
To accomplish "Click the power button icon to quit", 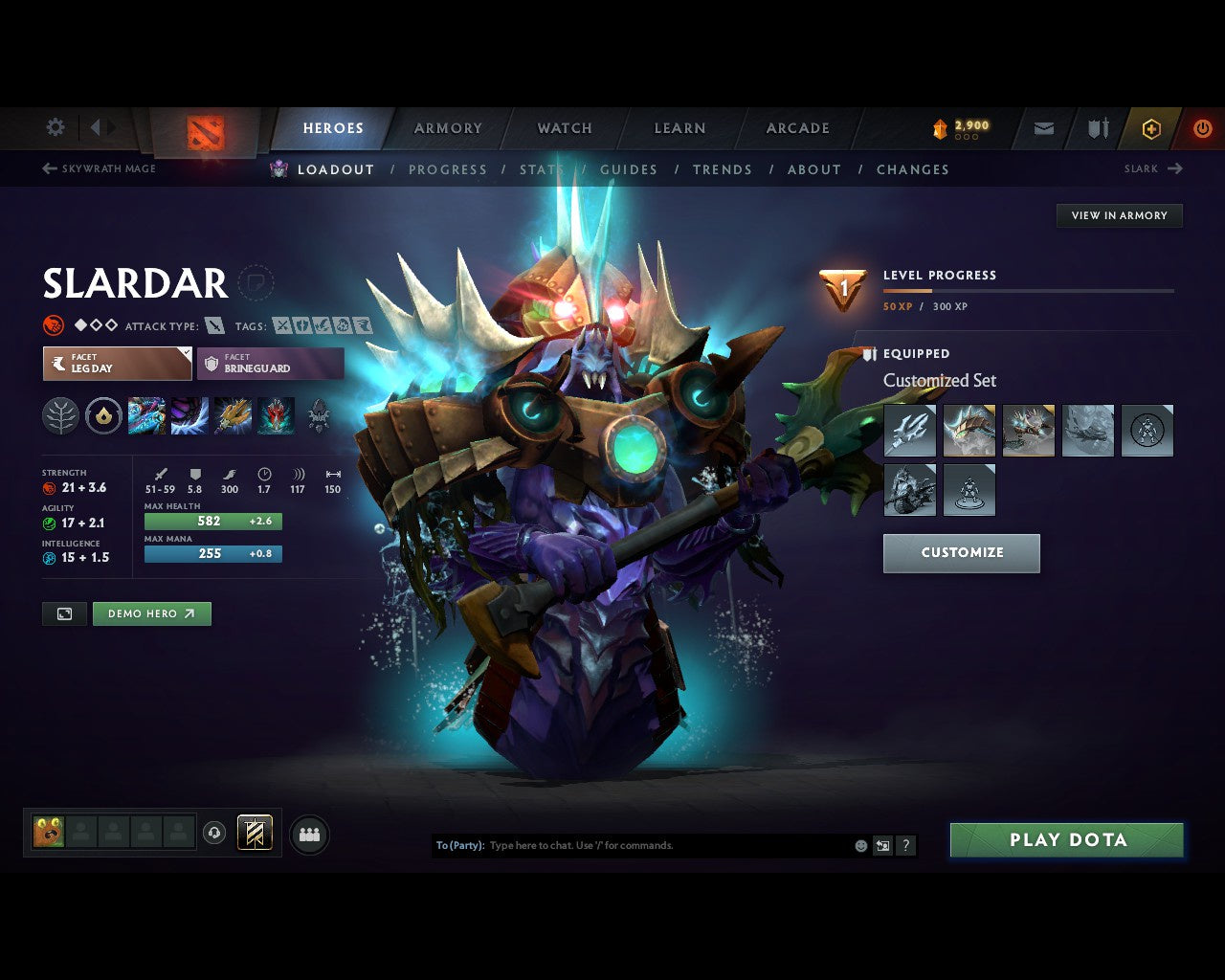I will click(1203, 128).
